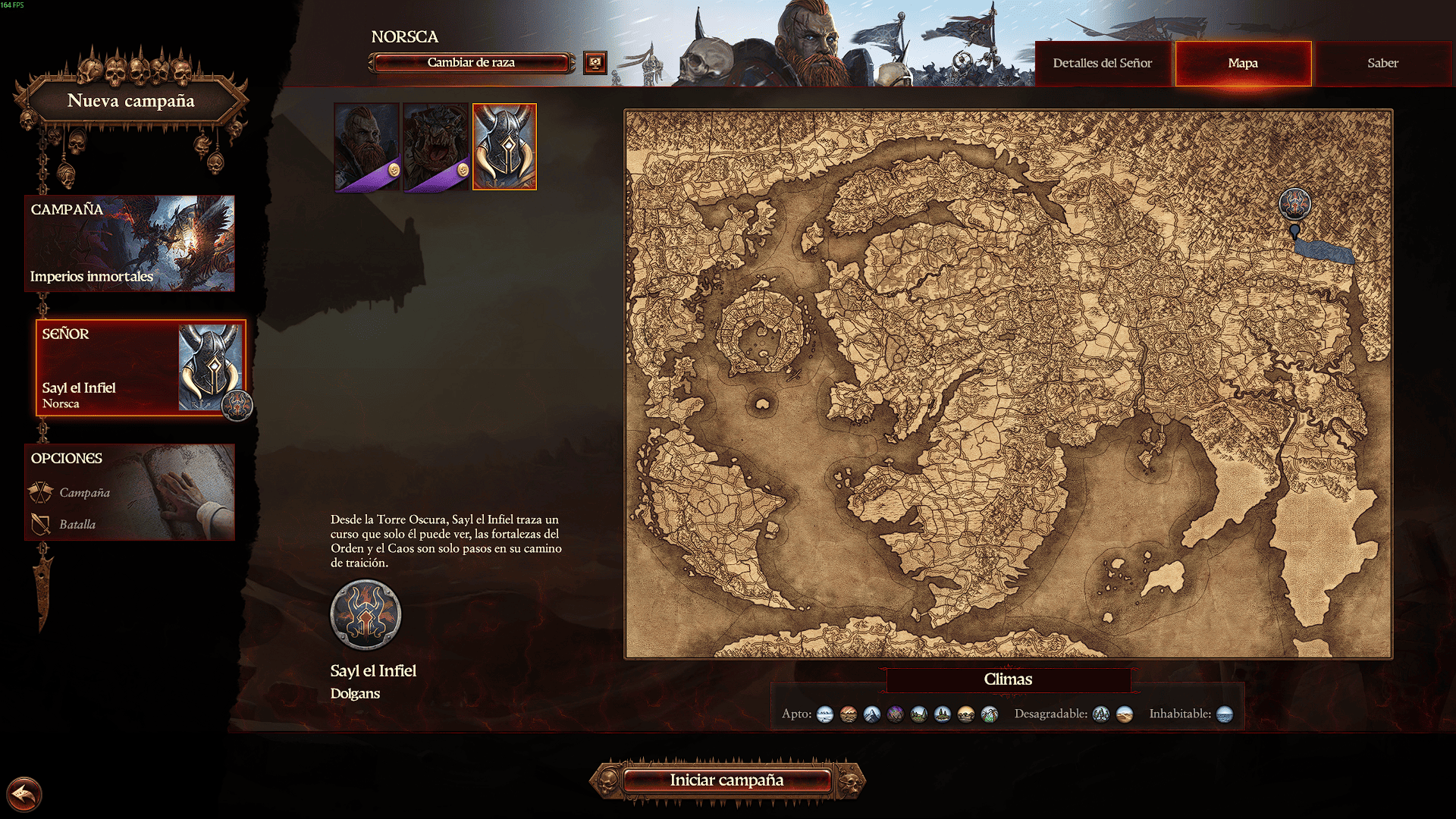Open the Cambiar de raza race selector

(x=471, y=63)
